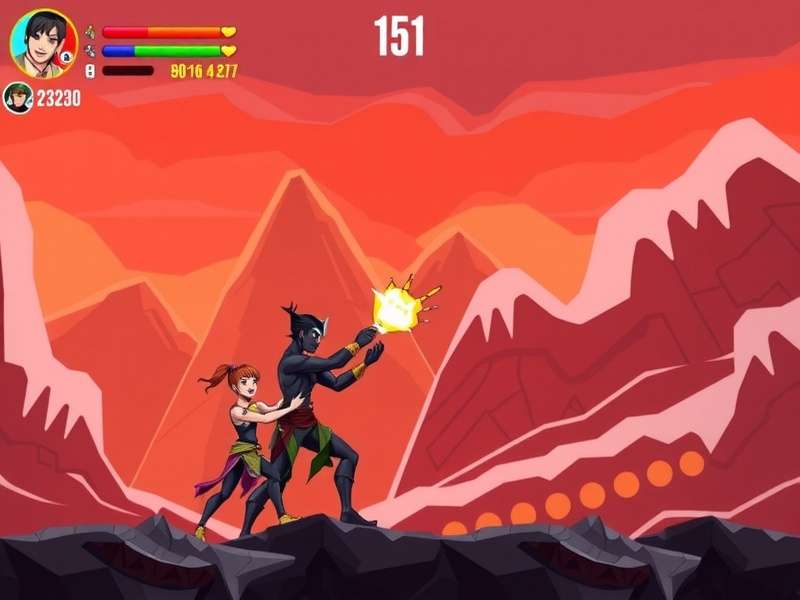This screenshot has height=600, width=800.
Task: Select the small green-hat character icon
Action: [18, 98]
